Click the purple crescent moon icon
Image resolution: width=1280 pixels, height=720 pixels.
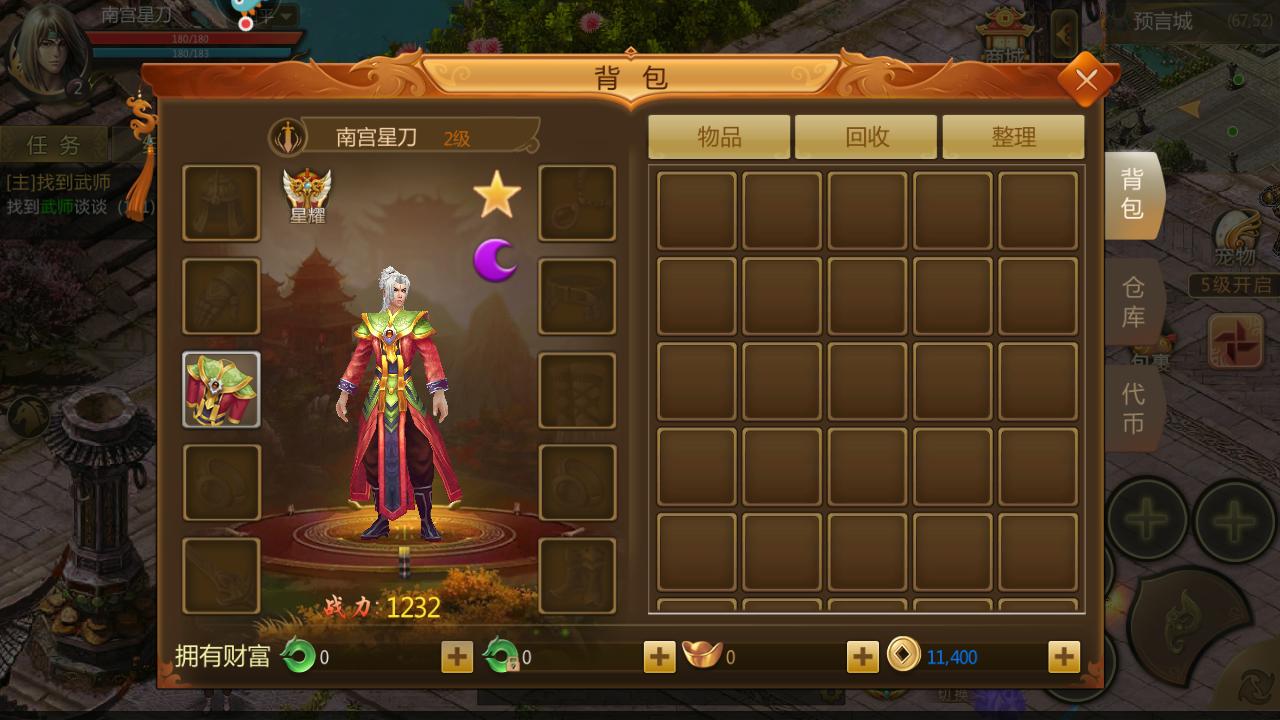(496, 260)
